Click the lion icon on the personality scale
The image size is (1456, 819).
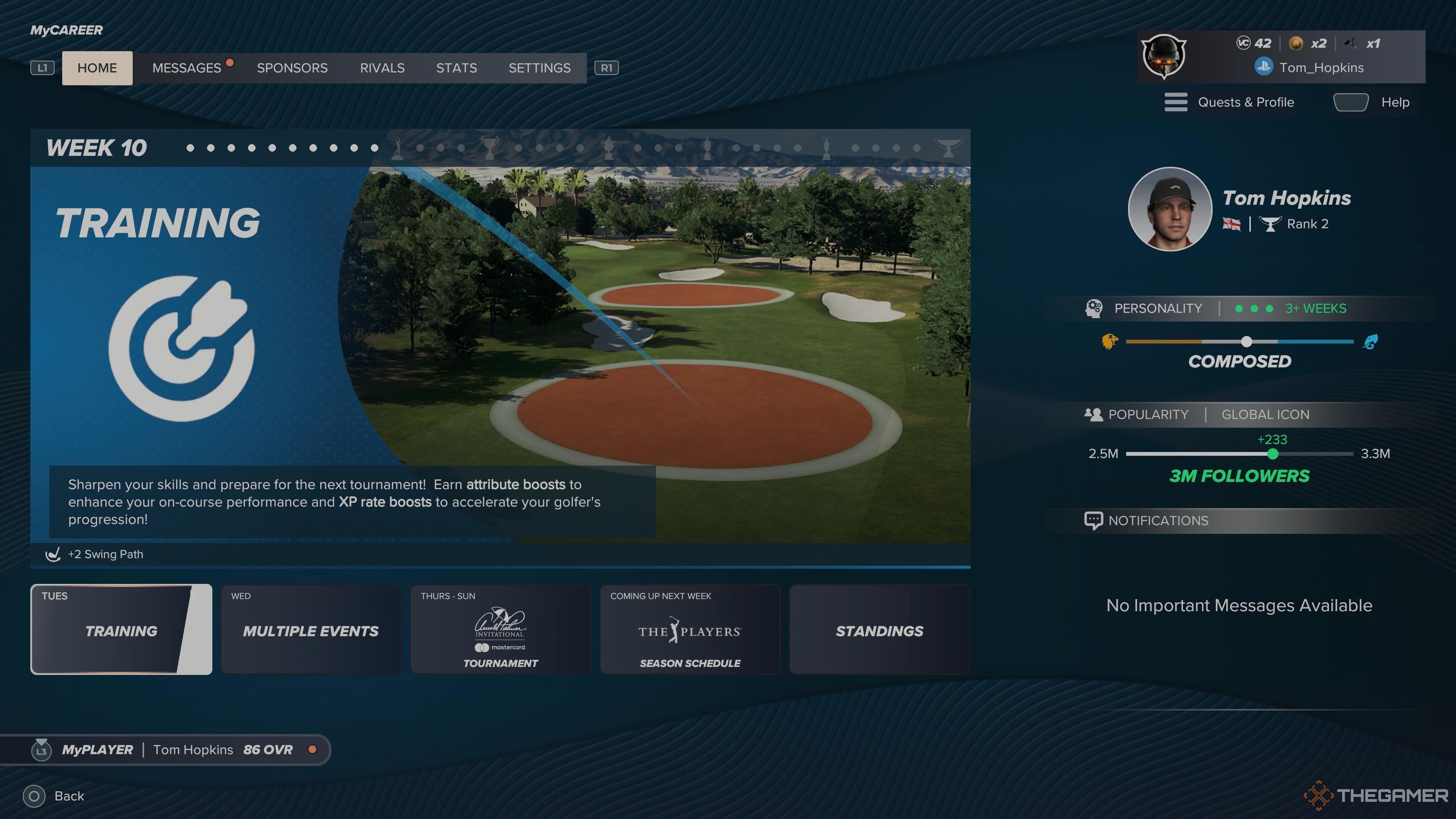[x=1109, y=341]
